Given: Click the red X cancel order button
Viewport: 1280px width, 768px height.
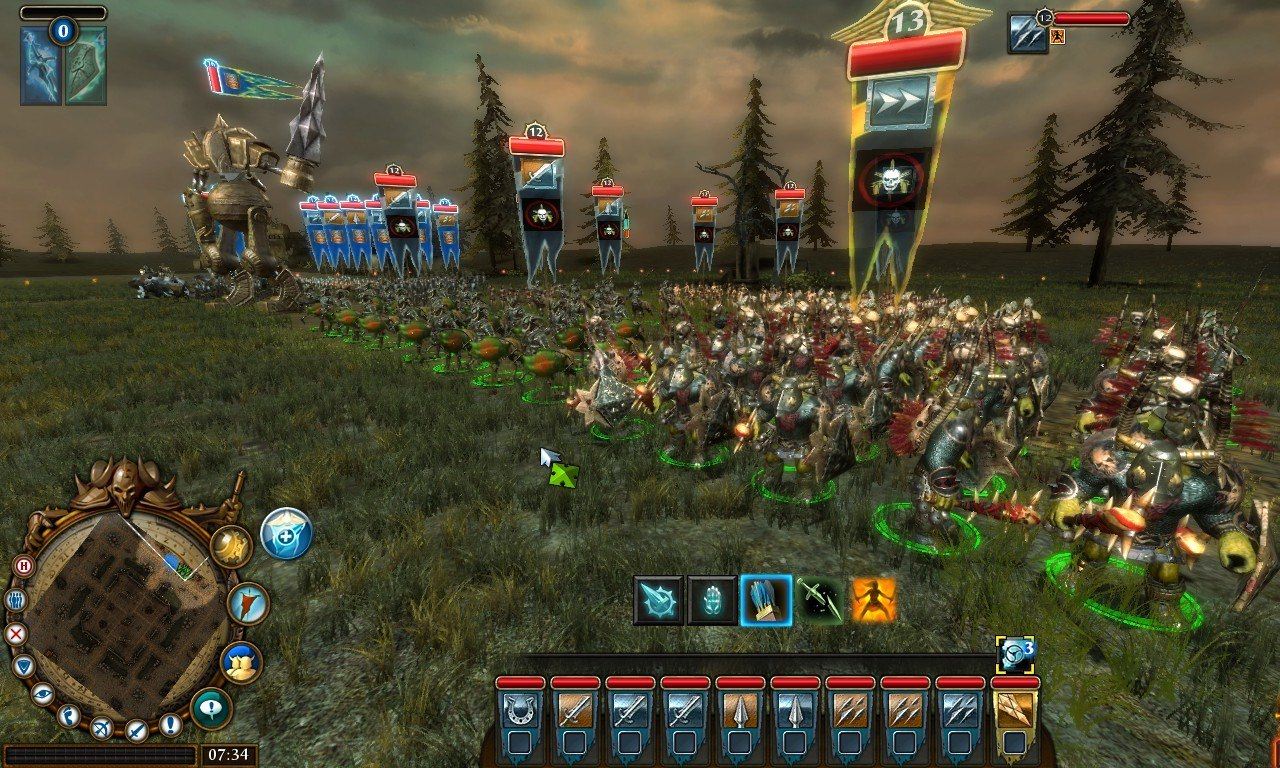Looking at the screenshot, I should coord(15,633).
